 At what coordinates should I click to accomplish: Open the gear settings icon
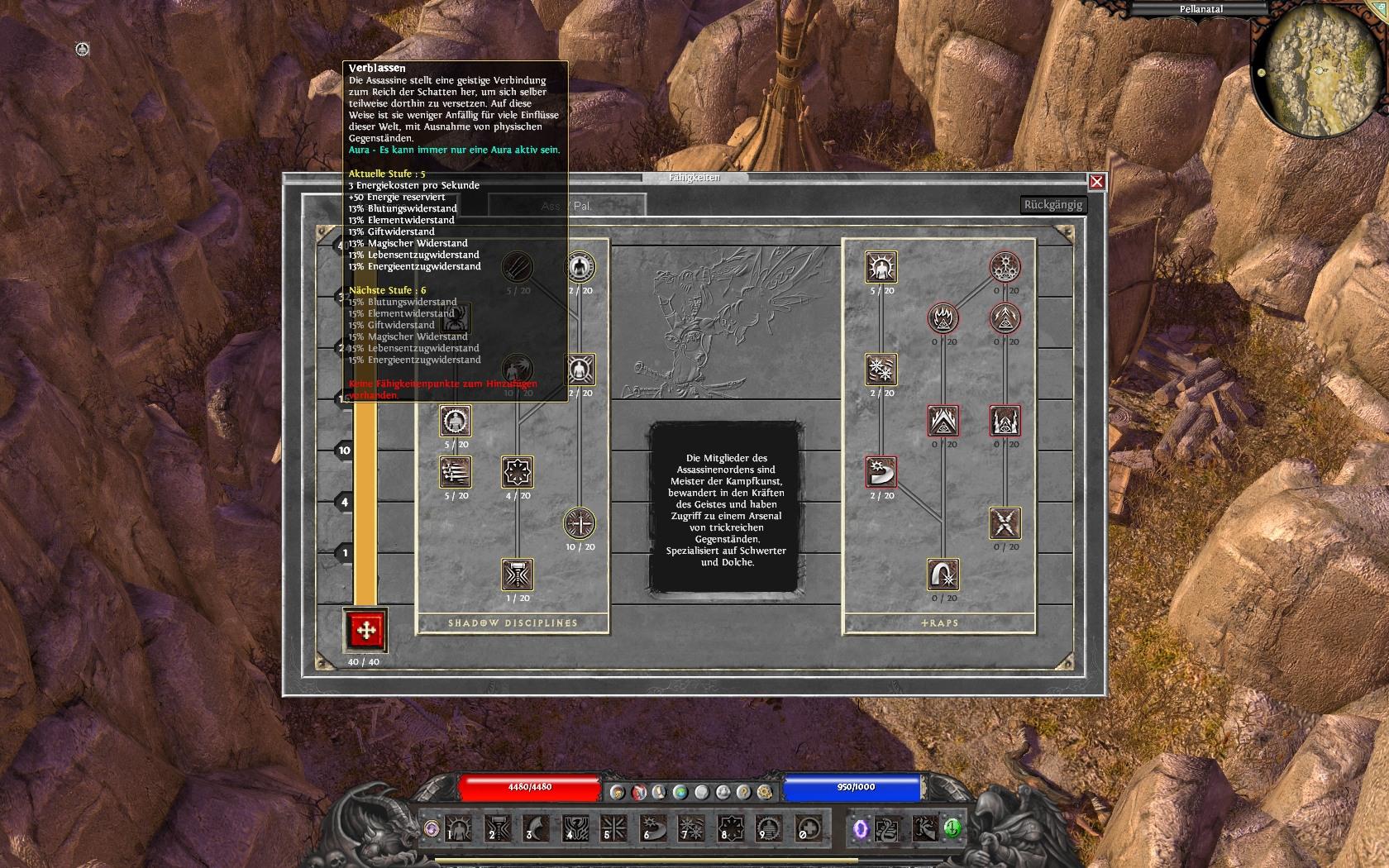765,792
